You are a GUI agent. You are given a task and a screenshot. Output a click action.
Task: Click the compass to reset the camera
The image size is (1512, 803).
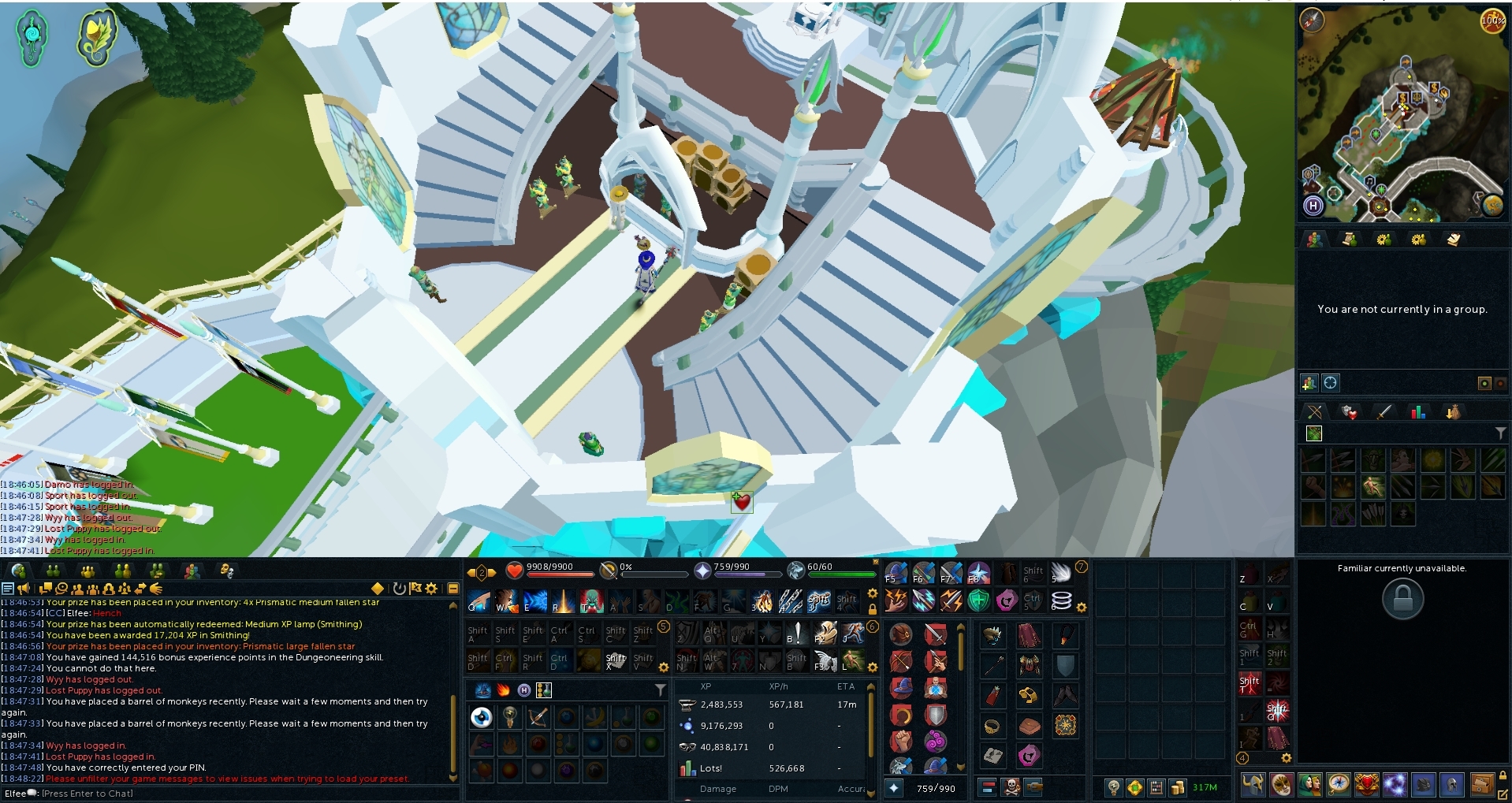pos(1312,21)
